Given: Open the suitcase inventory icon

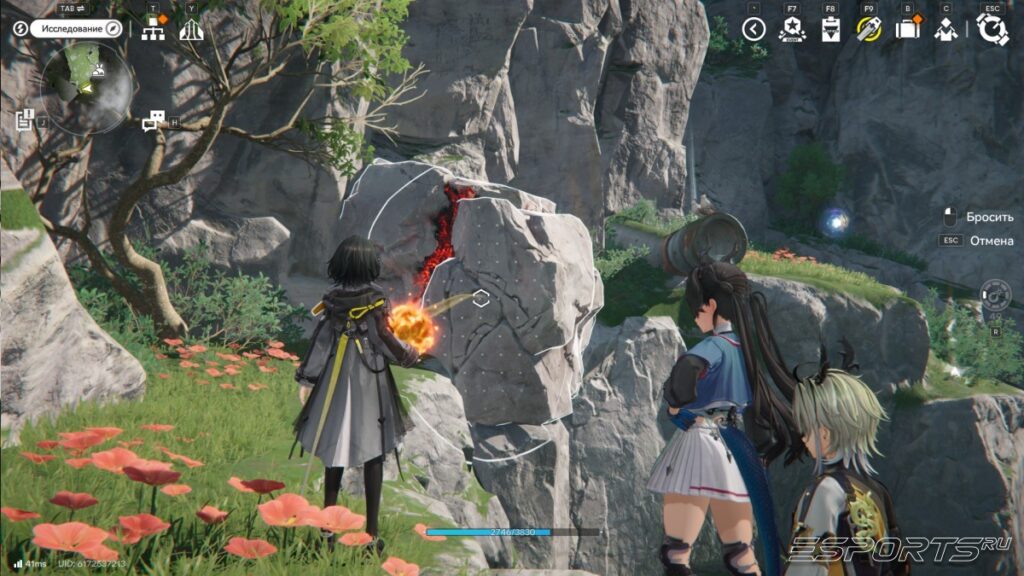Looking at the screenshot, I should [907, 29].
